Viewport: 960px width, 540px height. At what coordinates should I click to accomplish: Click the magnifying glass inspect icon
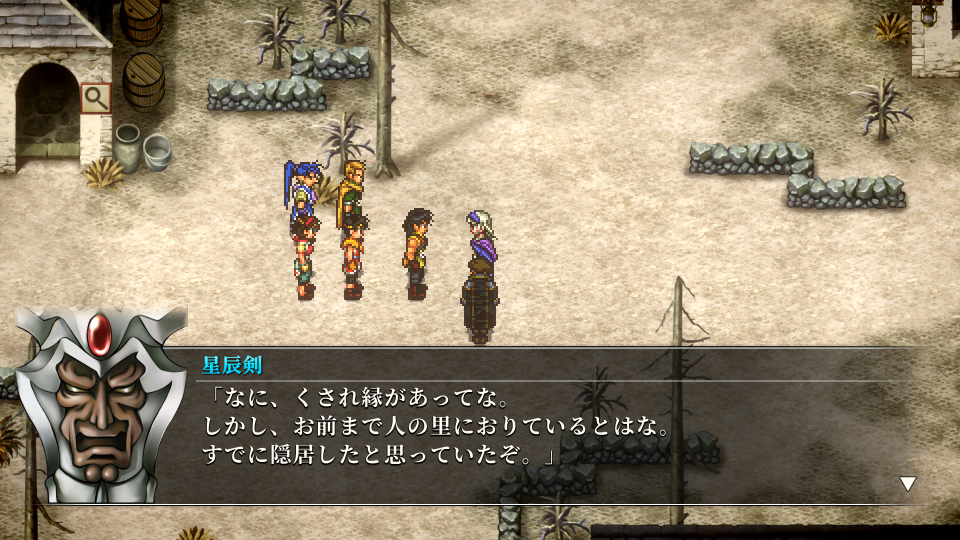[x=95, y=98]
